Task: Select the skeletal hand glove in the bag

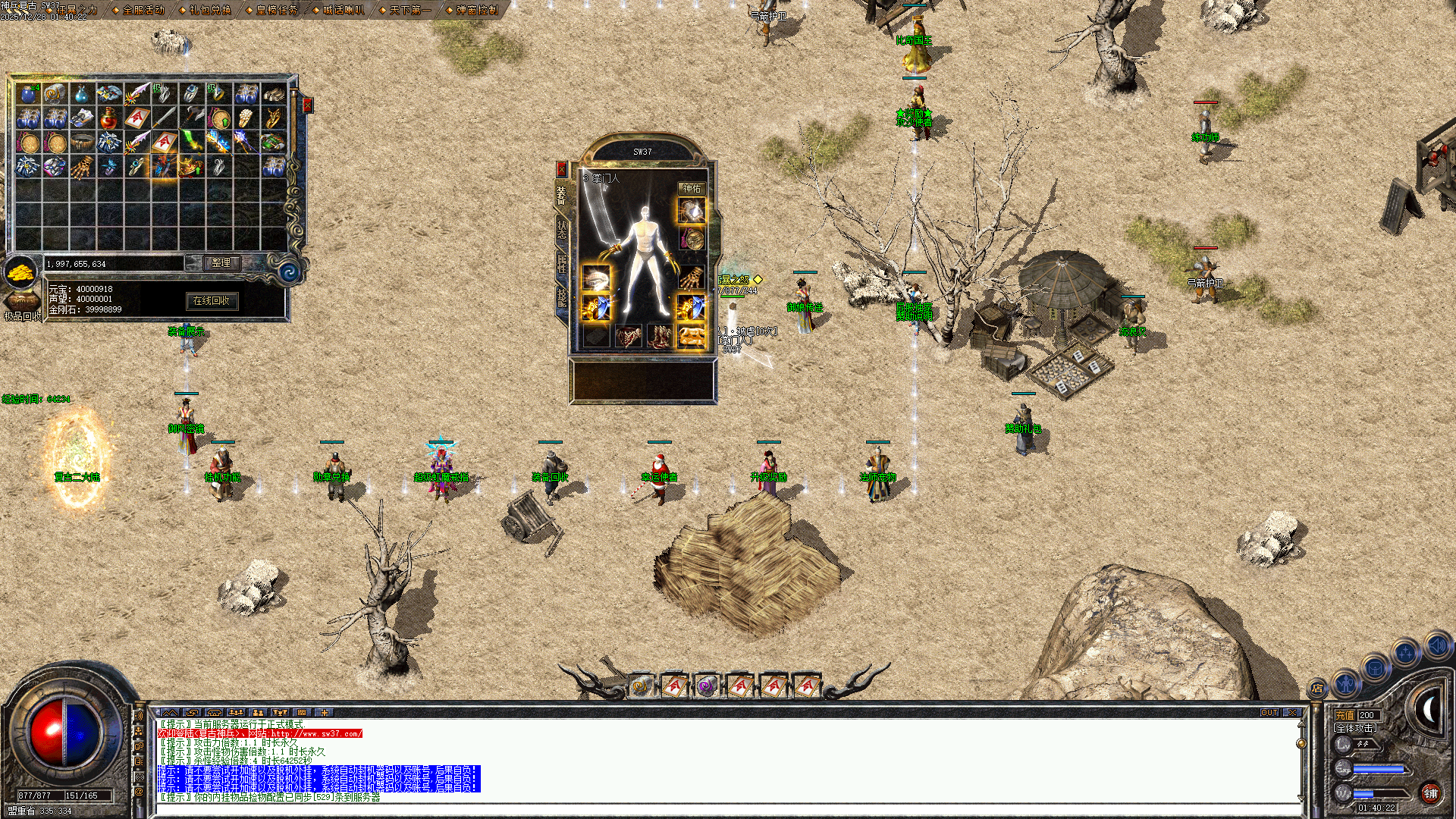Action: point(82,167)
